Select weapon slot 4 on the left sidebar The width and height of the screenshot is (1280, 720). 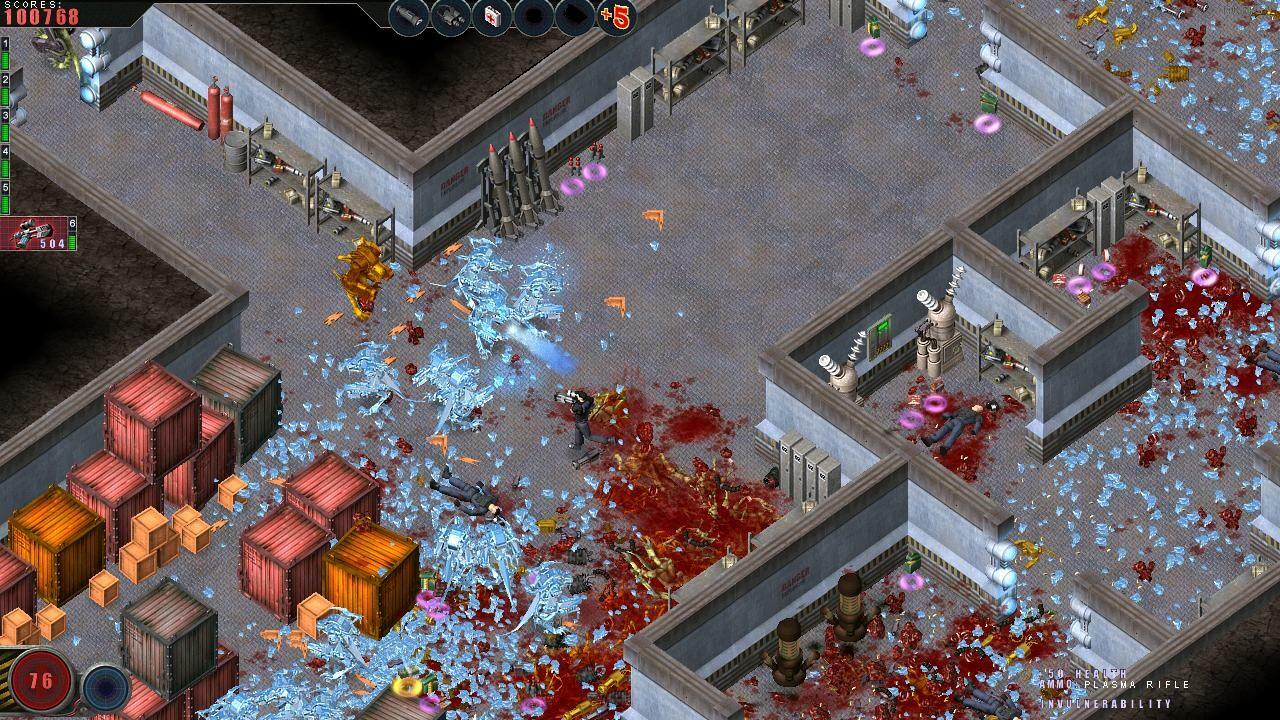(5, 150)
